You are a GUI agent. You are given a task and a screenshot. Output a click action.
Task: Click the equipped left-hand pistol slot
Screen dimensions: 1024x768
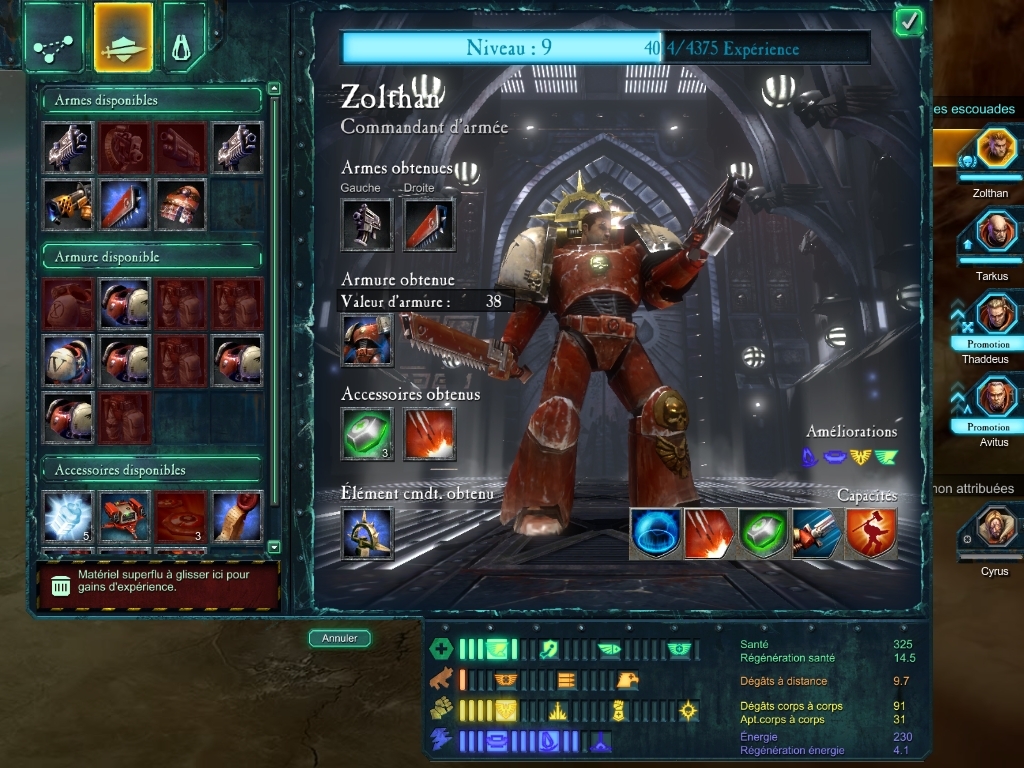367,224
